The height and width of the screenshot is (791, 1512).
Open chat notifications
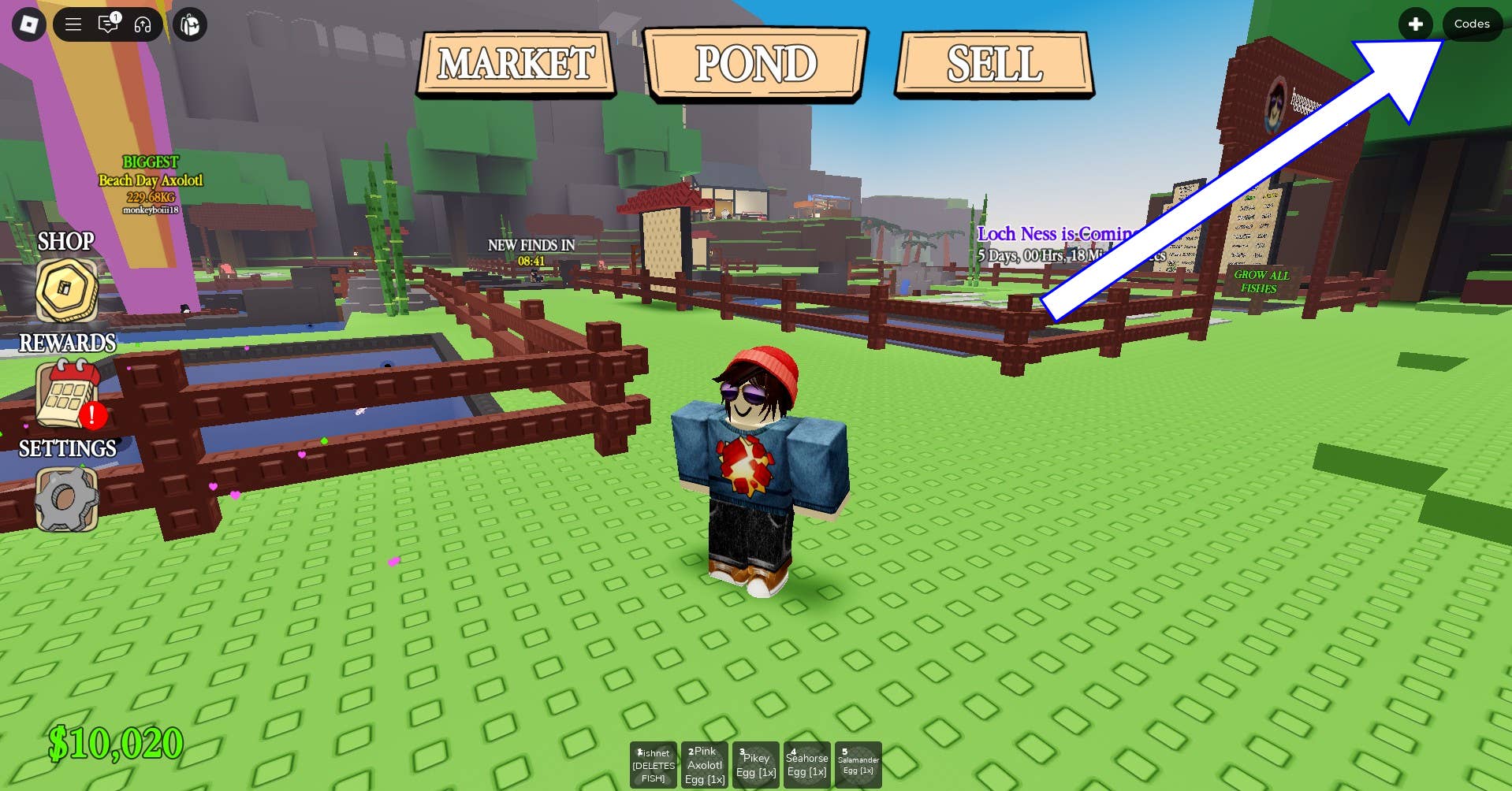(x=109, y=25)
